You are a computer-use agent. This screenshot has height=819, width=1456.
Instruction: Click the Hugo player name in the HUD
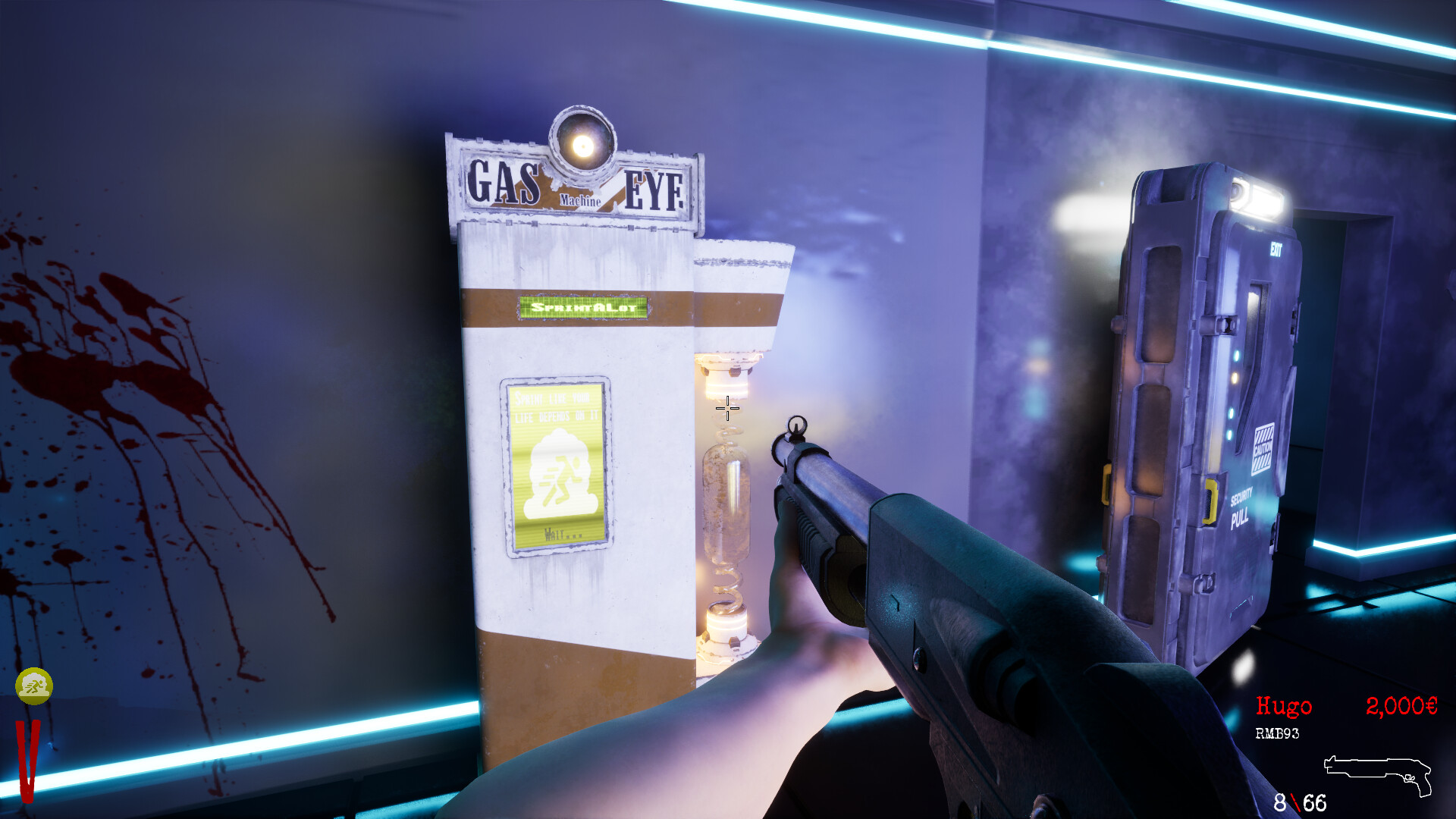tap(1284, 707)
